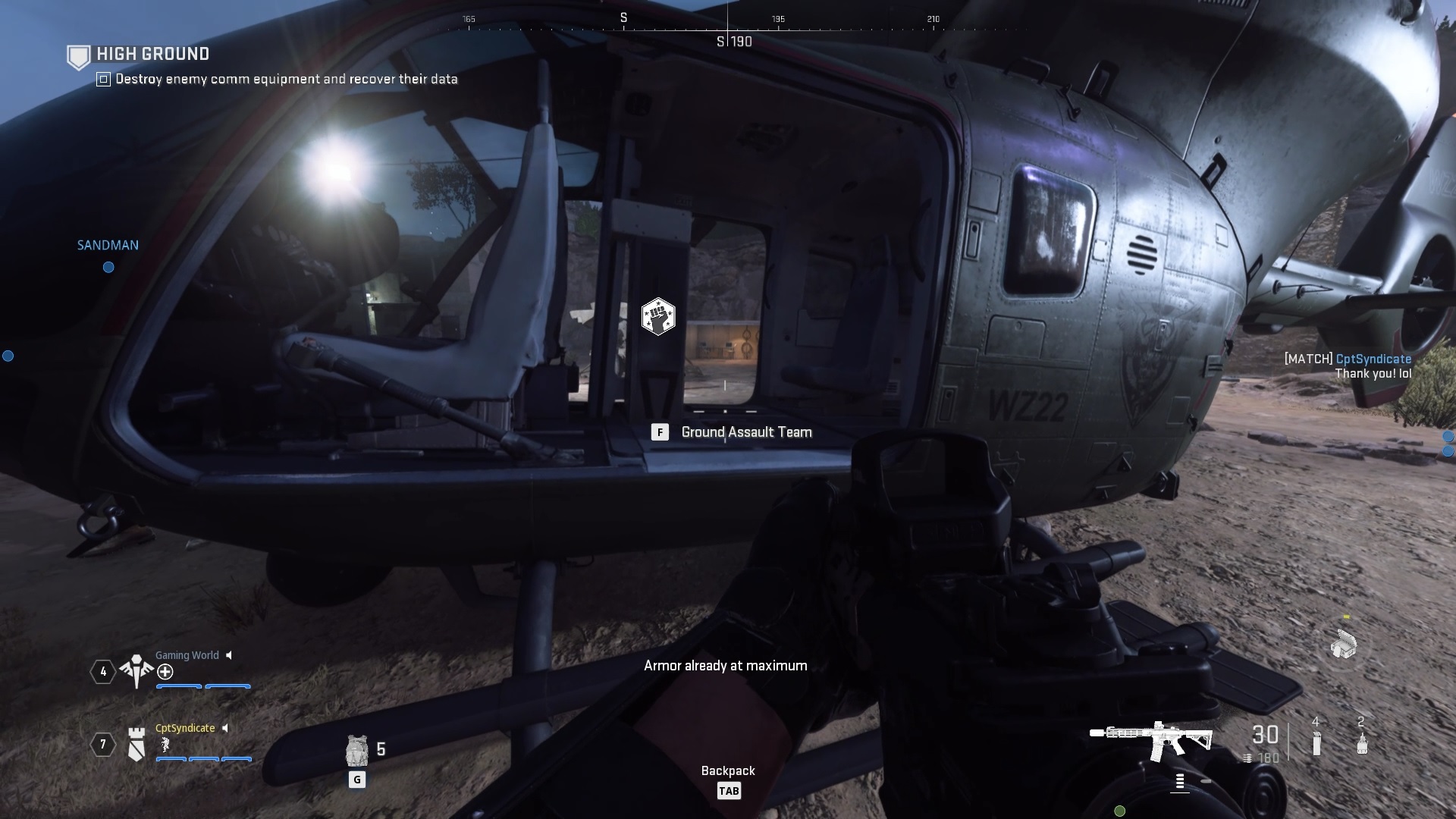The width and height of the screenshot is (1456, 819).
Task: Mute Gaming World's voice chat speaker
Action: point(229,655)
